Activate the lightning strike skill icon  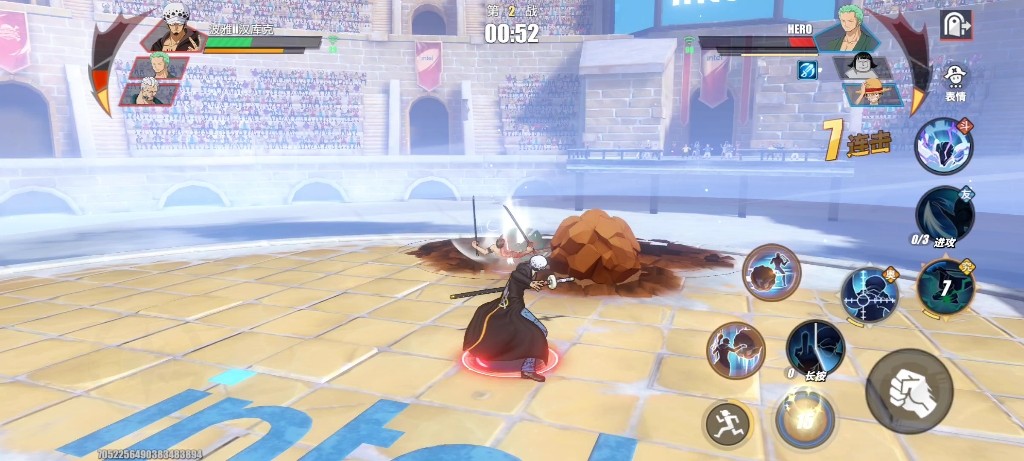[x=736, y=349]
